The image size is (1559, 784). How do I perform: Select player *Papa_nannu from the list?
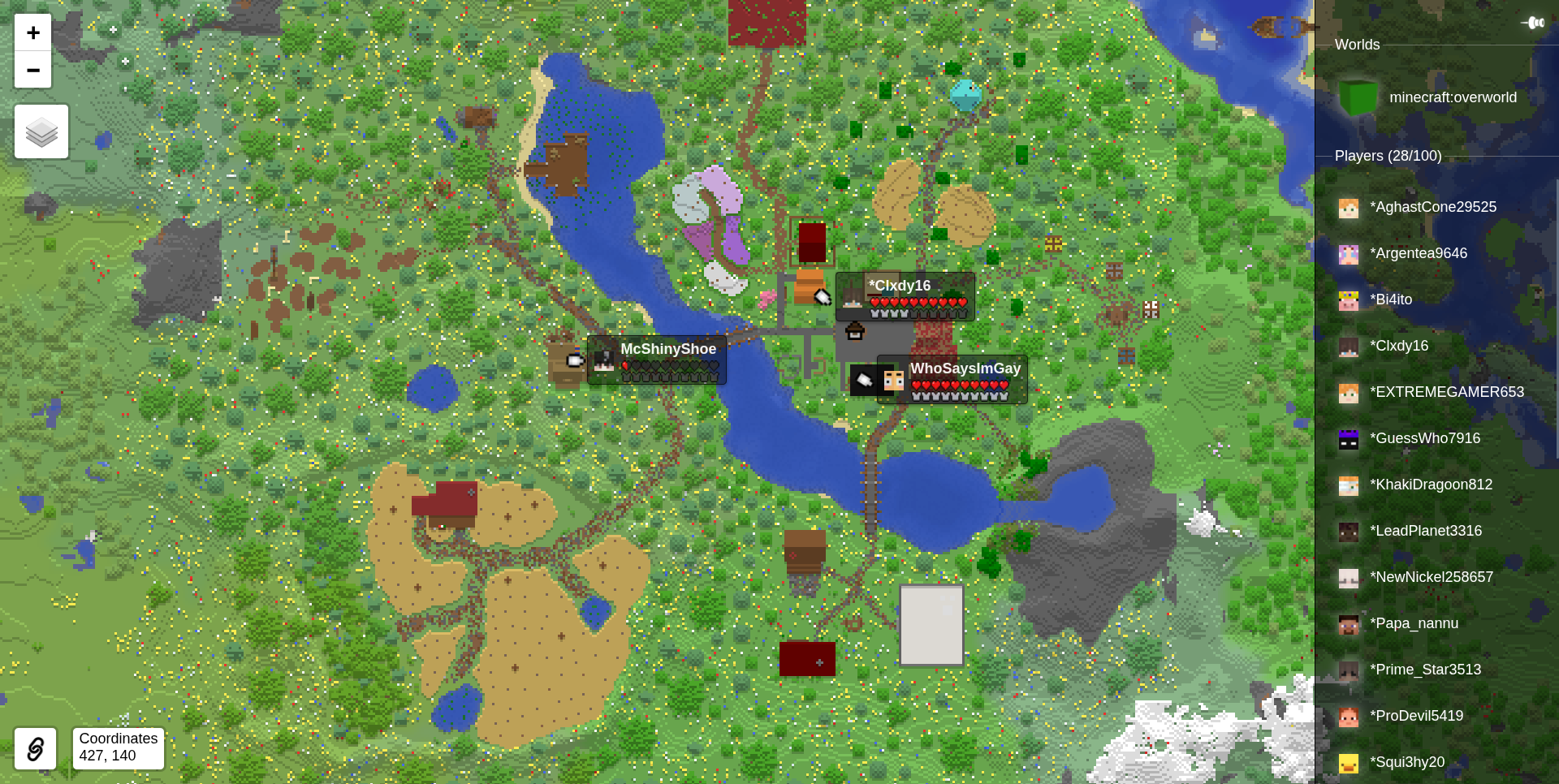(x=1414, y=623)
